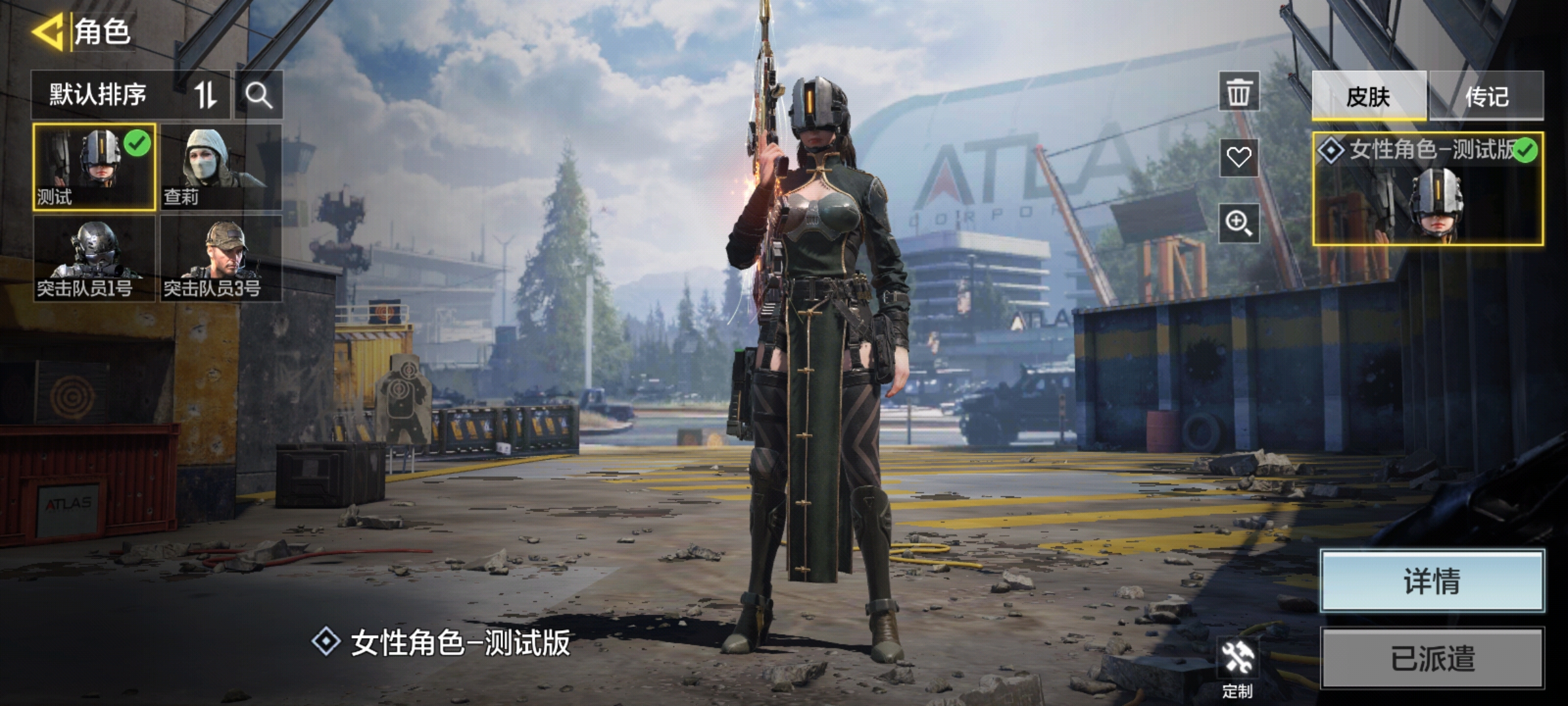Viewport: 1568px width, 706px height.
Task: Choose the 查莉 character tile
Action: tap(221, 167)
